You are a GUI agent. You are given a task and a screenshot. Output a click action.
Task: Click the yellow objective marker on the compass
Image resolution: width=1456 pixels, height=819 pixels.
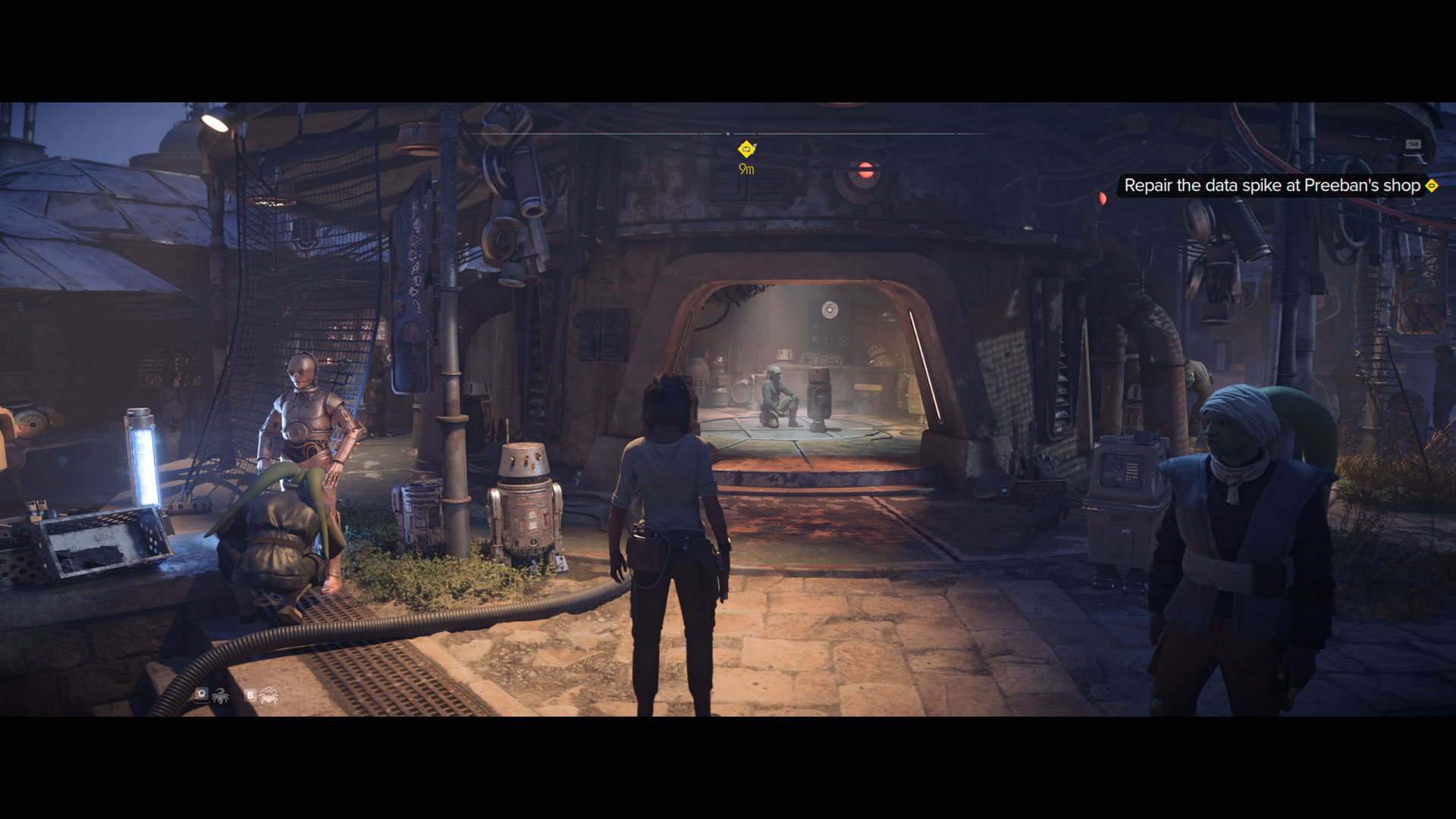click(746, 149)
